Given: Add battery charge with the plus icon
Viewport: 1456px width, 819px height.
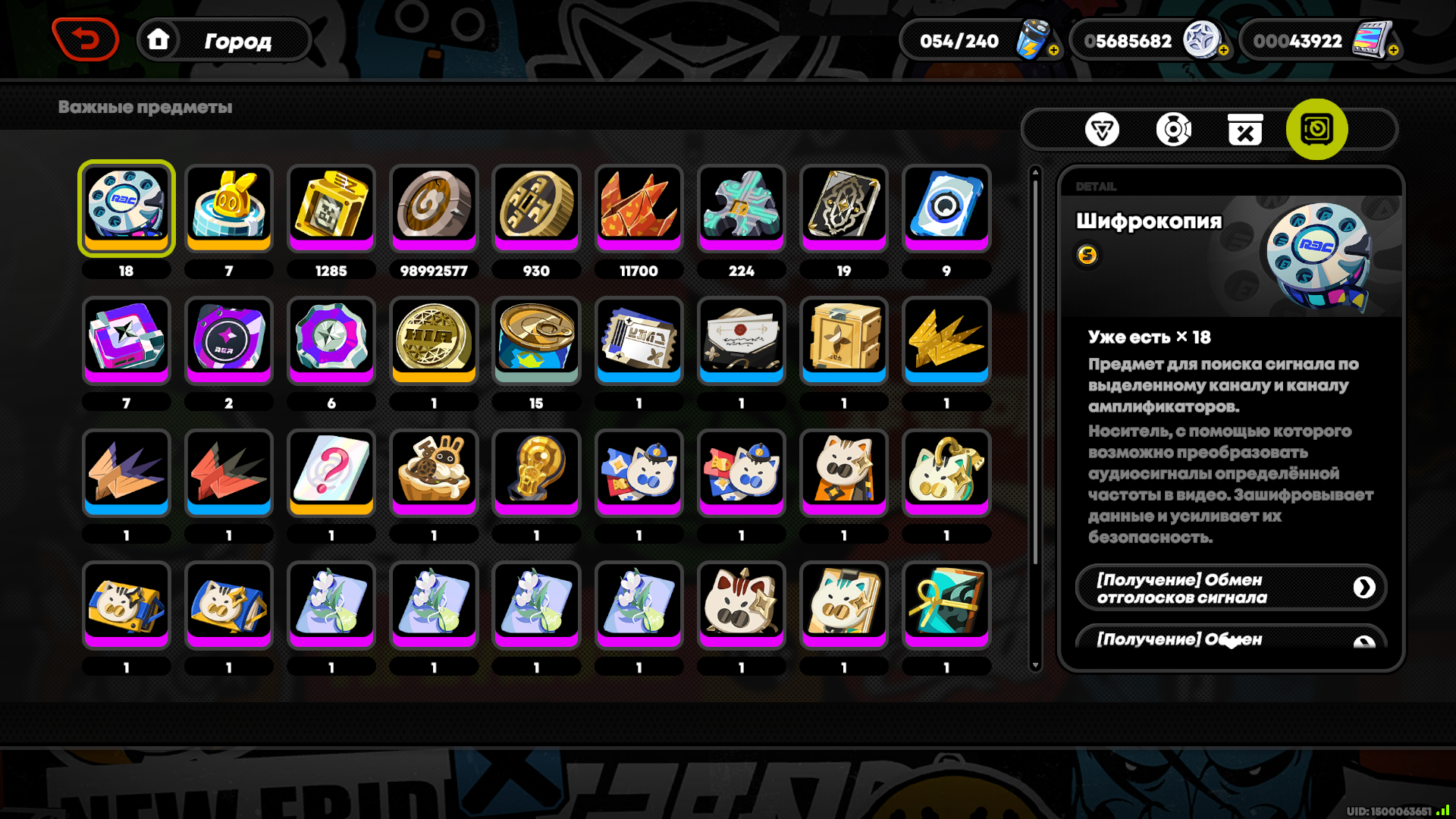Looking at the screenshot, I should pyautogui.click(x=1053, y=50).
